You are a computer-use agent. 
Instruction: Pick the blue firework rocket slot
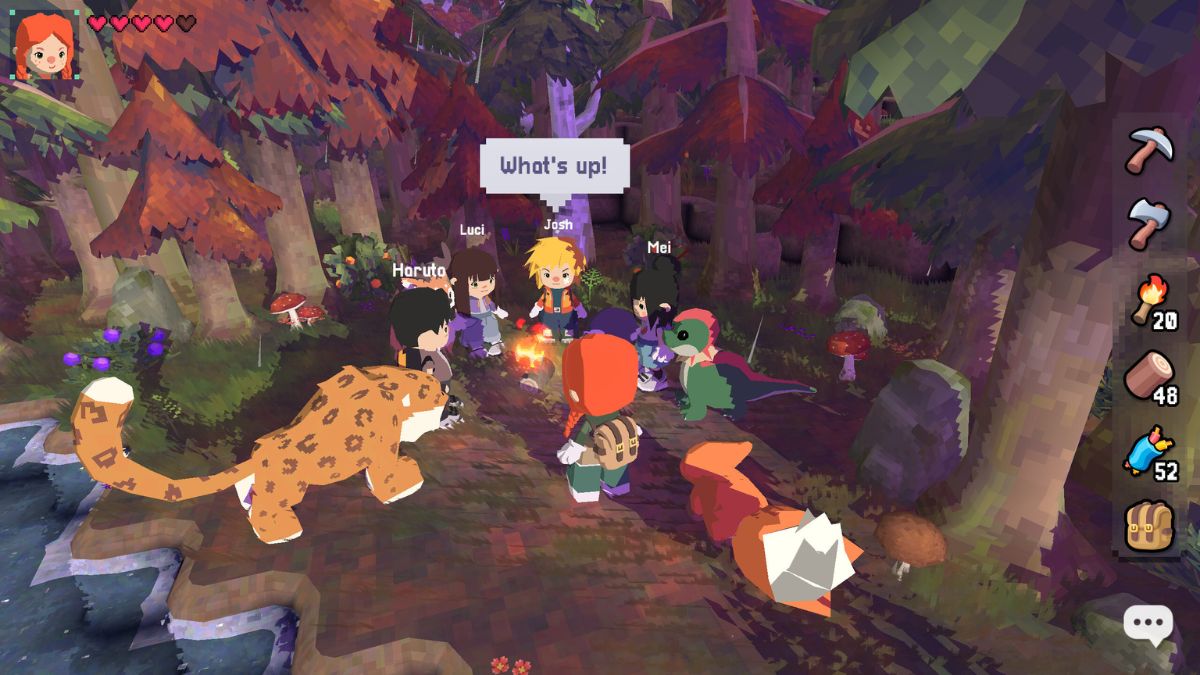[1150, 452]
